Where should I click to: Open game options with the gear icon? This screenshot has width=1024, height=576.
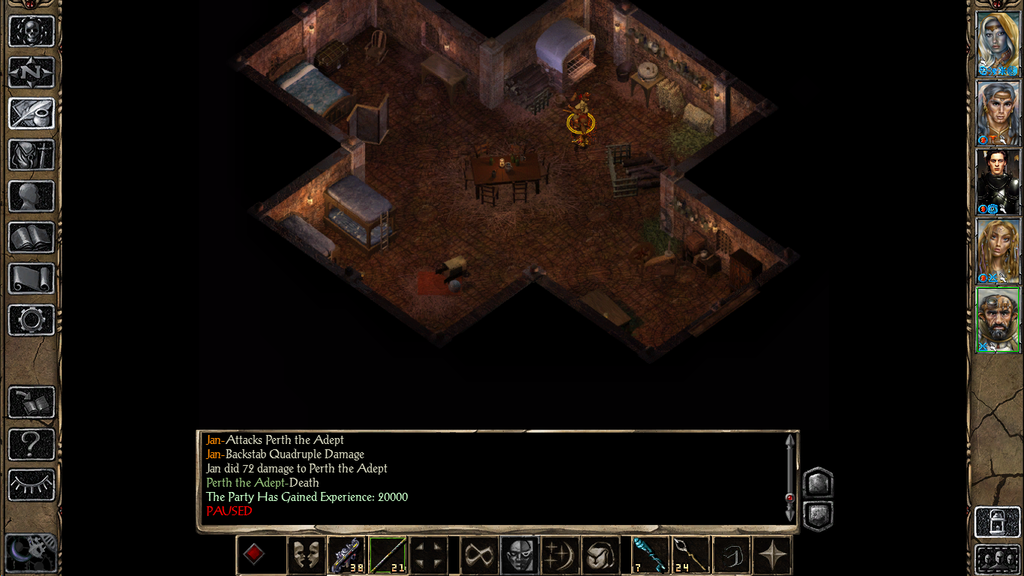31,320
